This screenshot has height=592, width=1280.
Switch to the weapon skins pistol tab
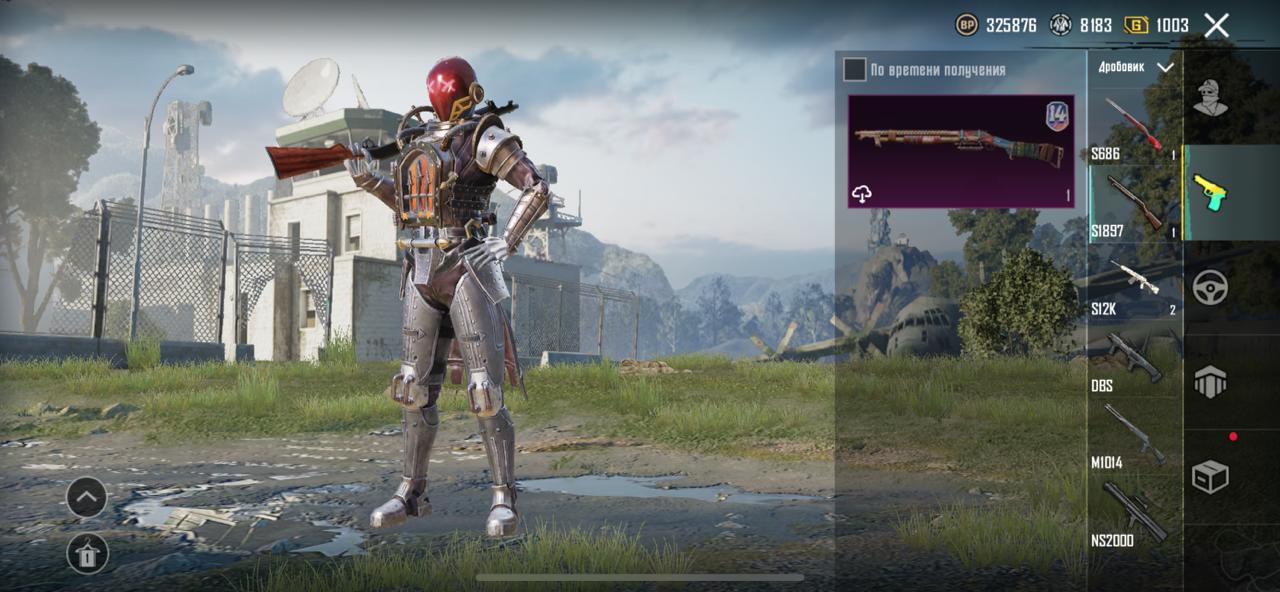point(1210,192)
